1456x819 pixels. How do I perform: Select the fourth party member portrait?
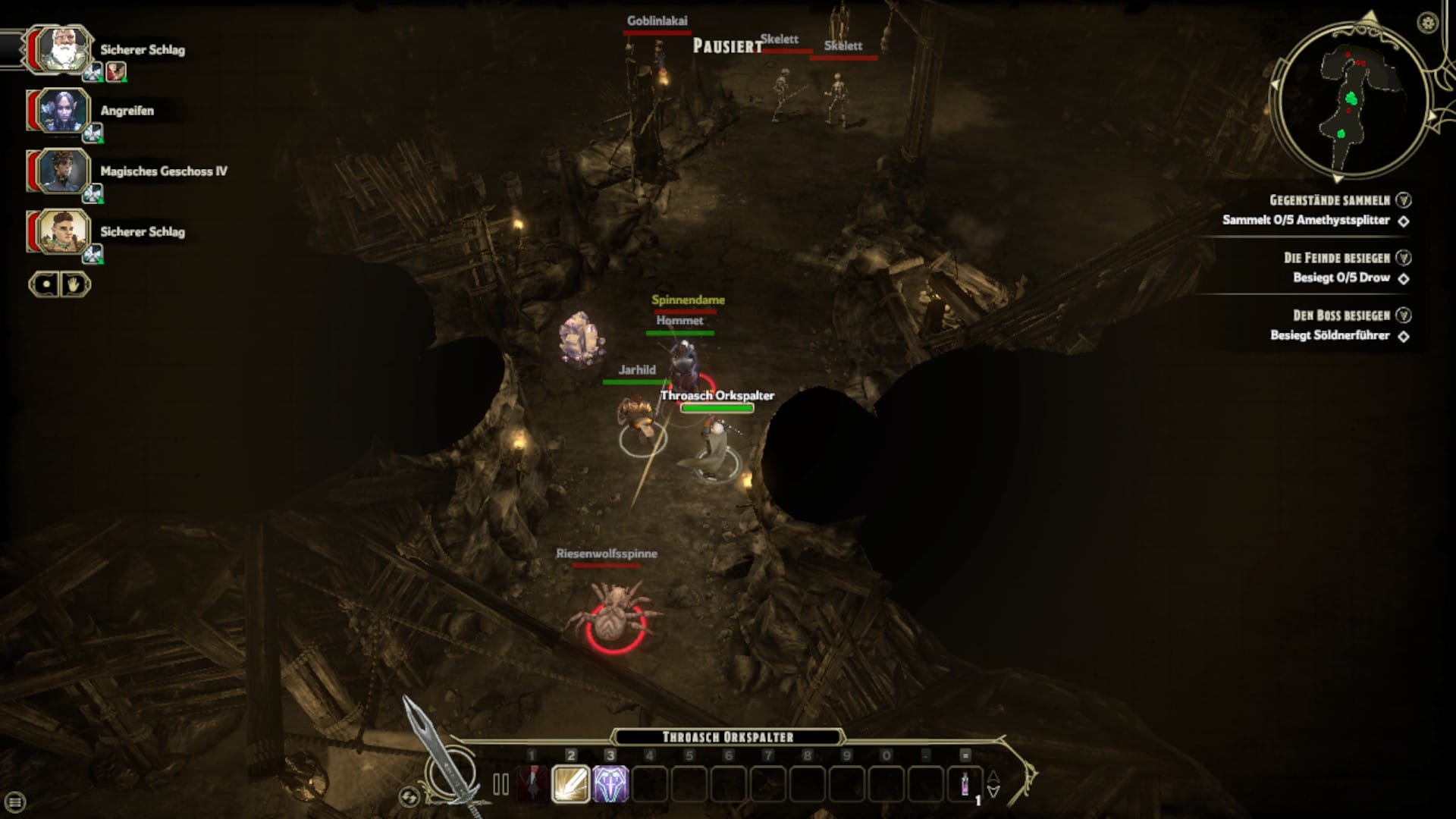coord(61,231)
